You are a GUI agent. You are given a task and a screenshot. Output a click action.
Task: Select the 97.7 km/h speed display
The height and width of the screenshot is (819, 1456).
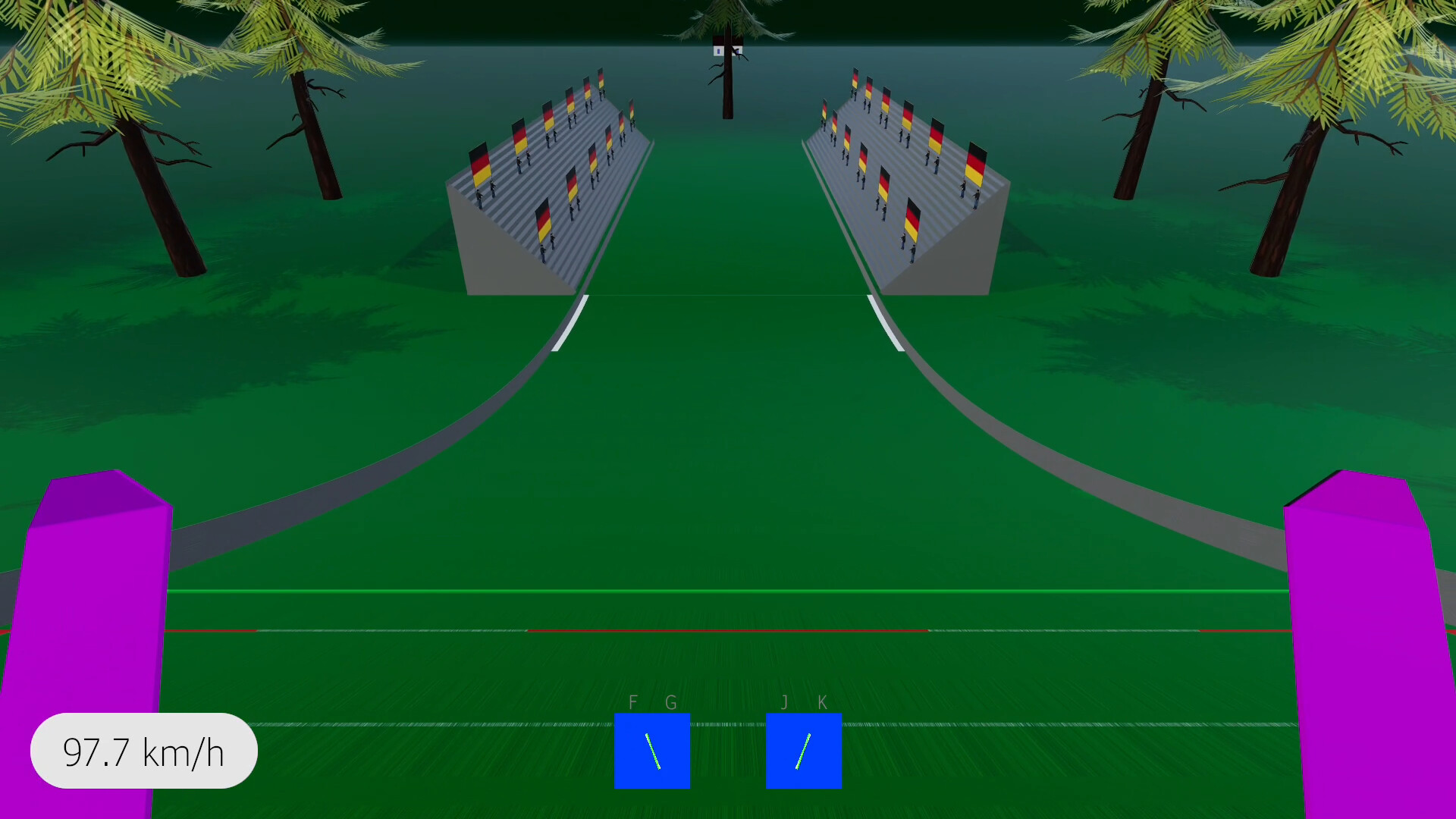click(x=143, y=751)
